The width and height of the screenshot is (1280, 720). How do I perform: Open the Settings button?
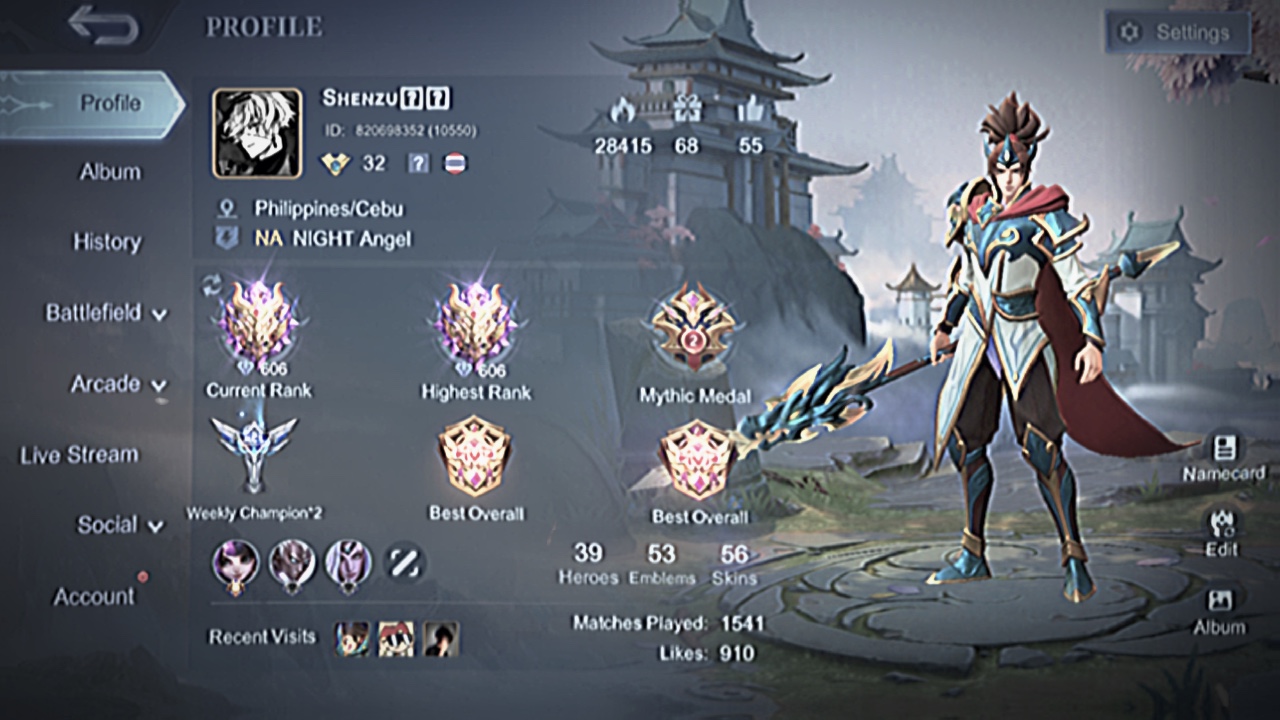pos(1177,32)
